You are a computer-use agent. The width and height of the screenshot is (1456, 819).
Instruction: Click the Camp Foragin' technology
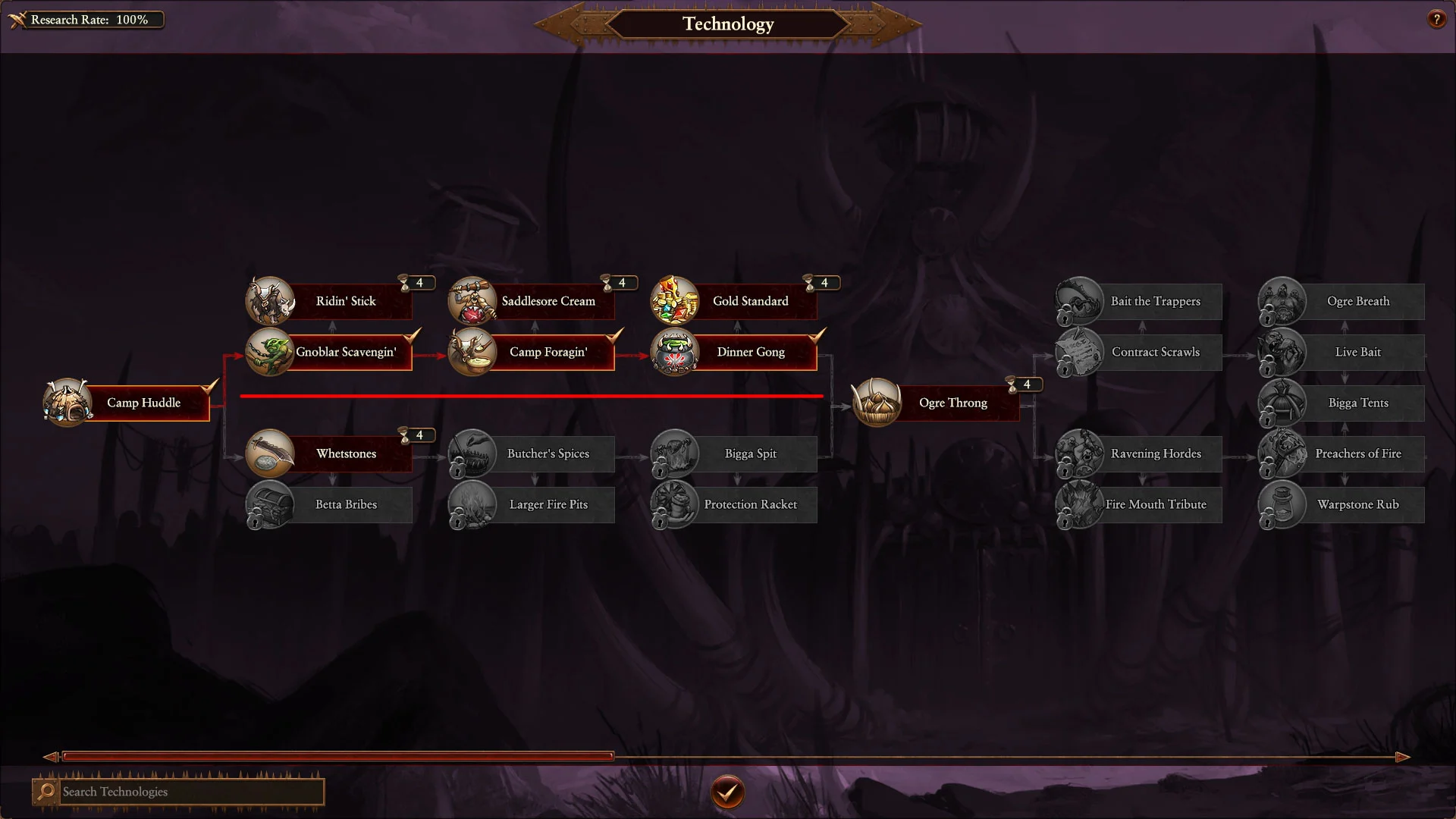point(548,352)
